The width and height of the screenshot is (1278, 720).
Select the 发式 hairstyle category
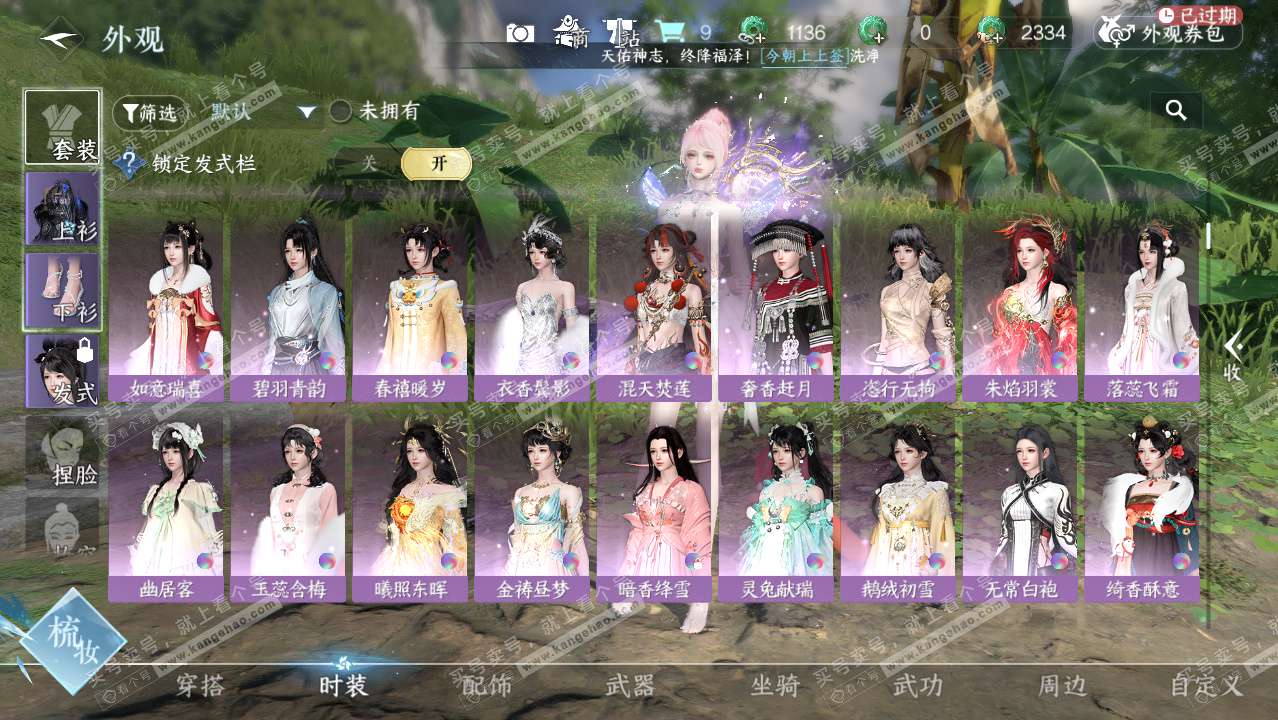tap(62, 371)
